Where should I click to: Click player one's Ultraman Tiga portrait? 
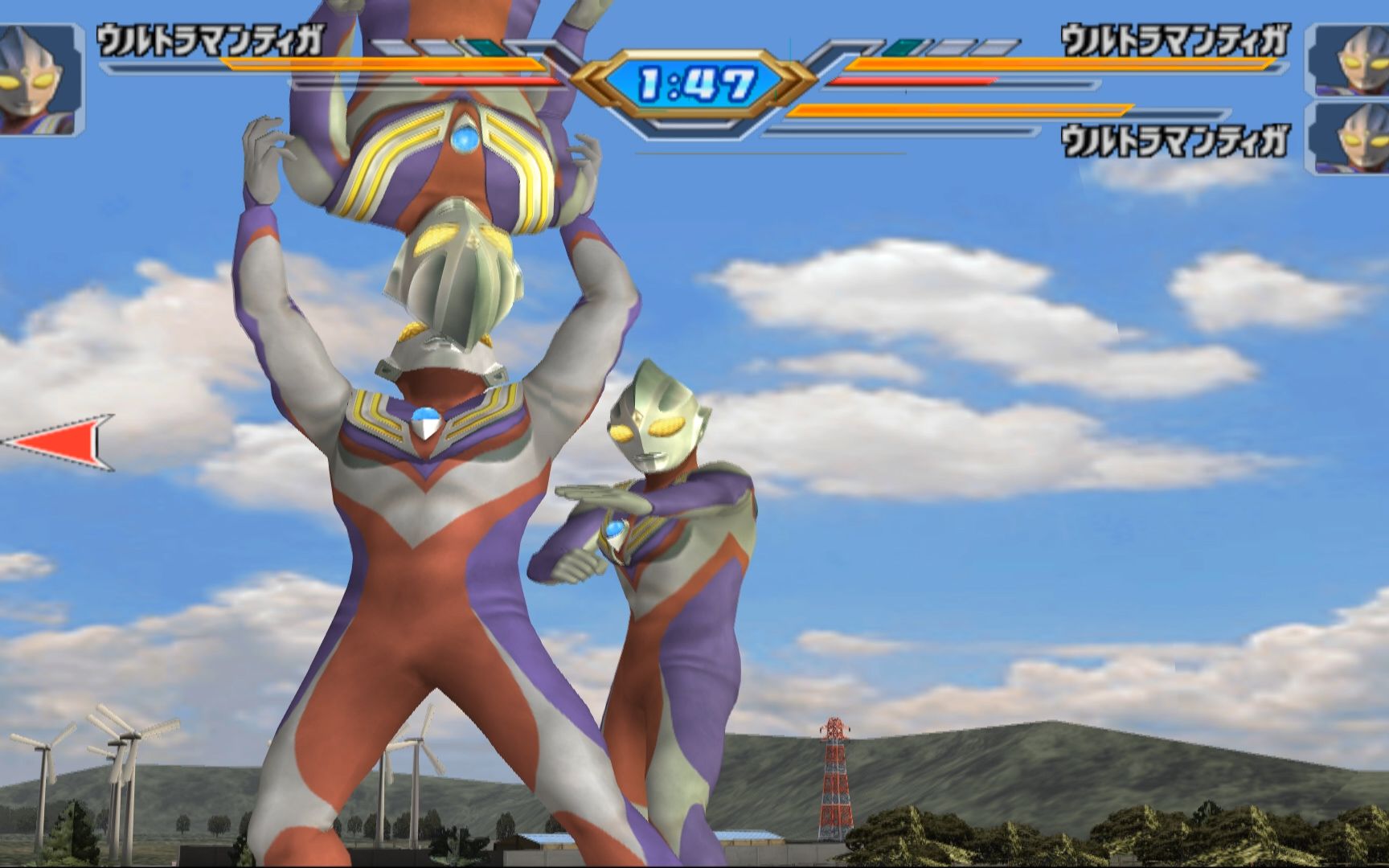39,79
